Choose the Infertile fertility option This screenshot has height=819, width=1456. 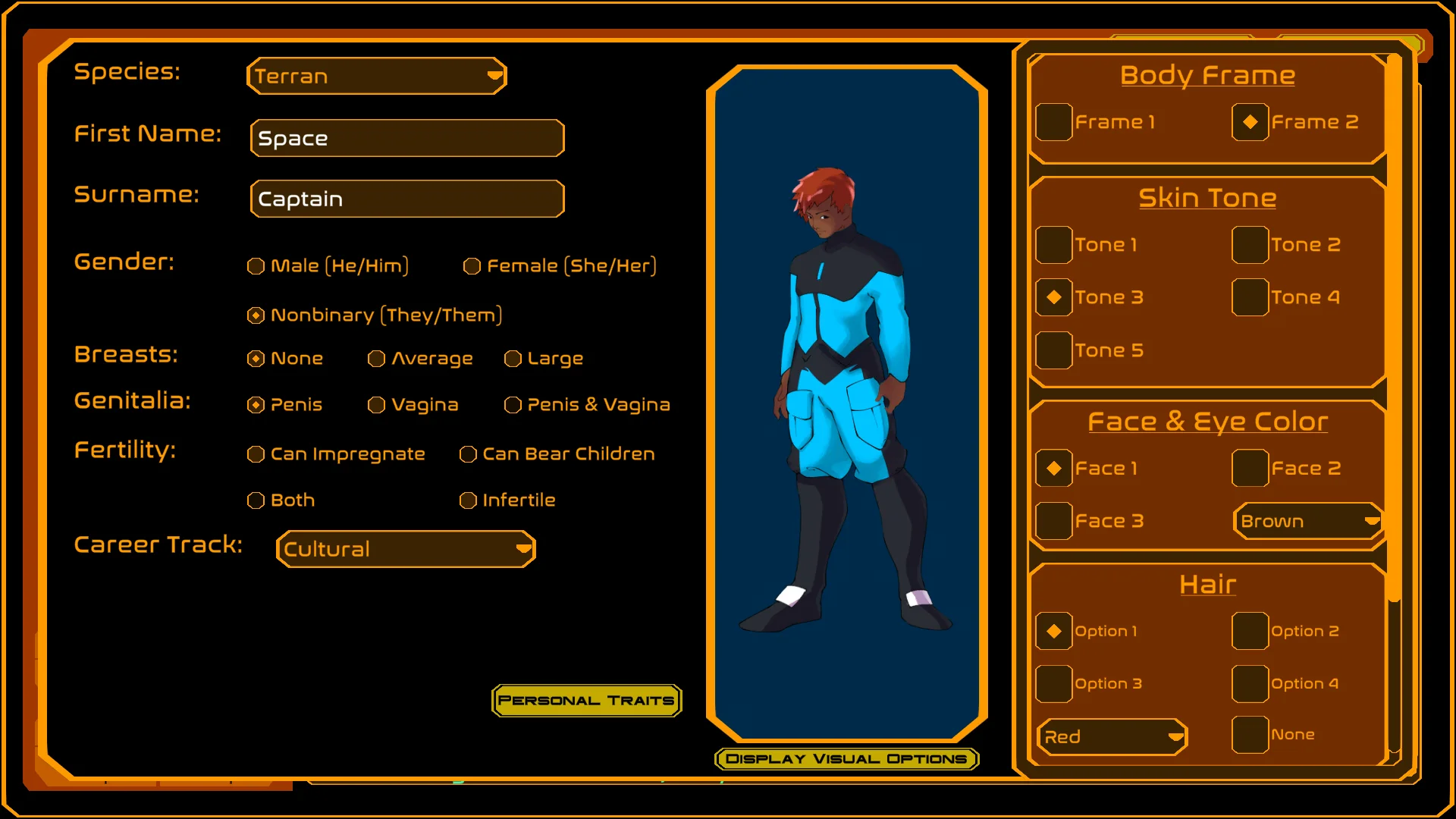point(469,500)
